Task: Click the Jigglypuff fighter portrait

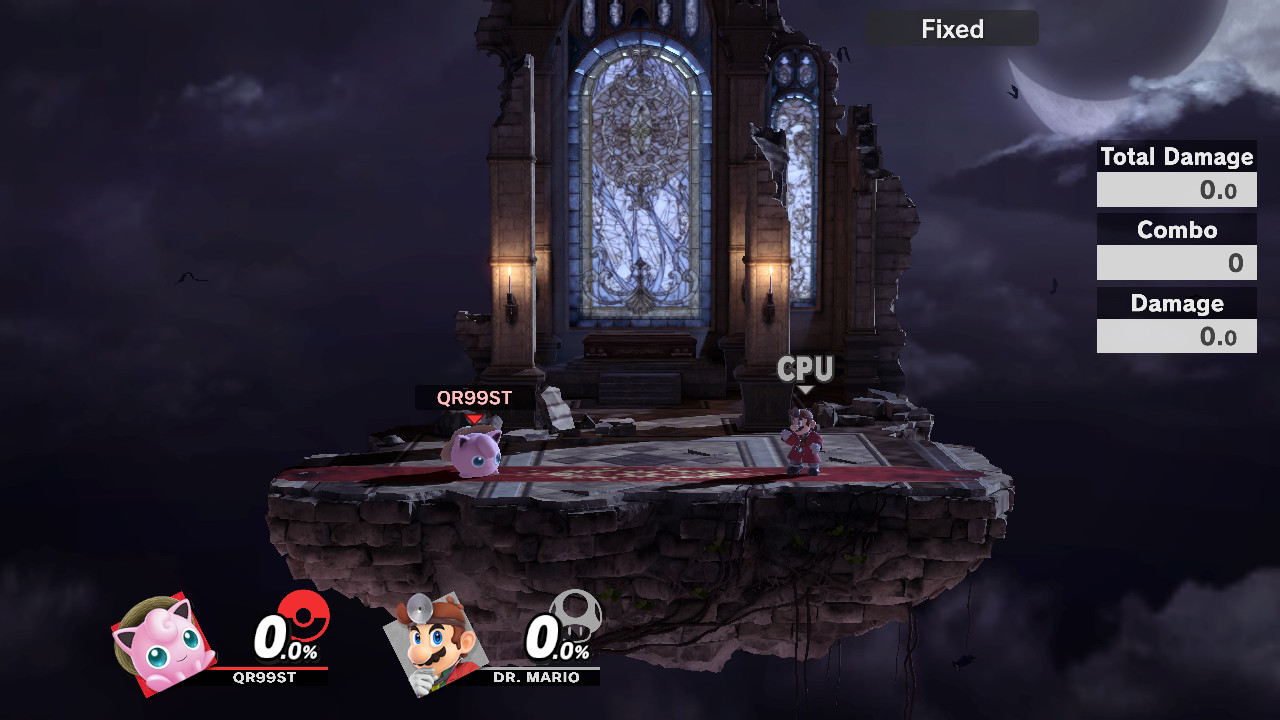Action: point(163,644)
